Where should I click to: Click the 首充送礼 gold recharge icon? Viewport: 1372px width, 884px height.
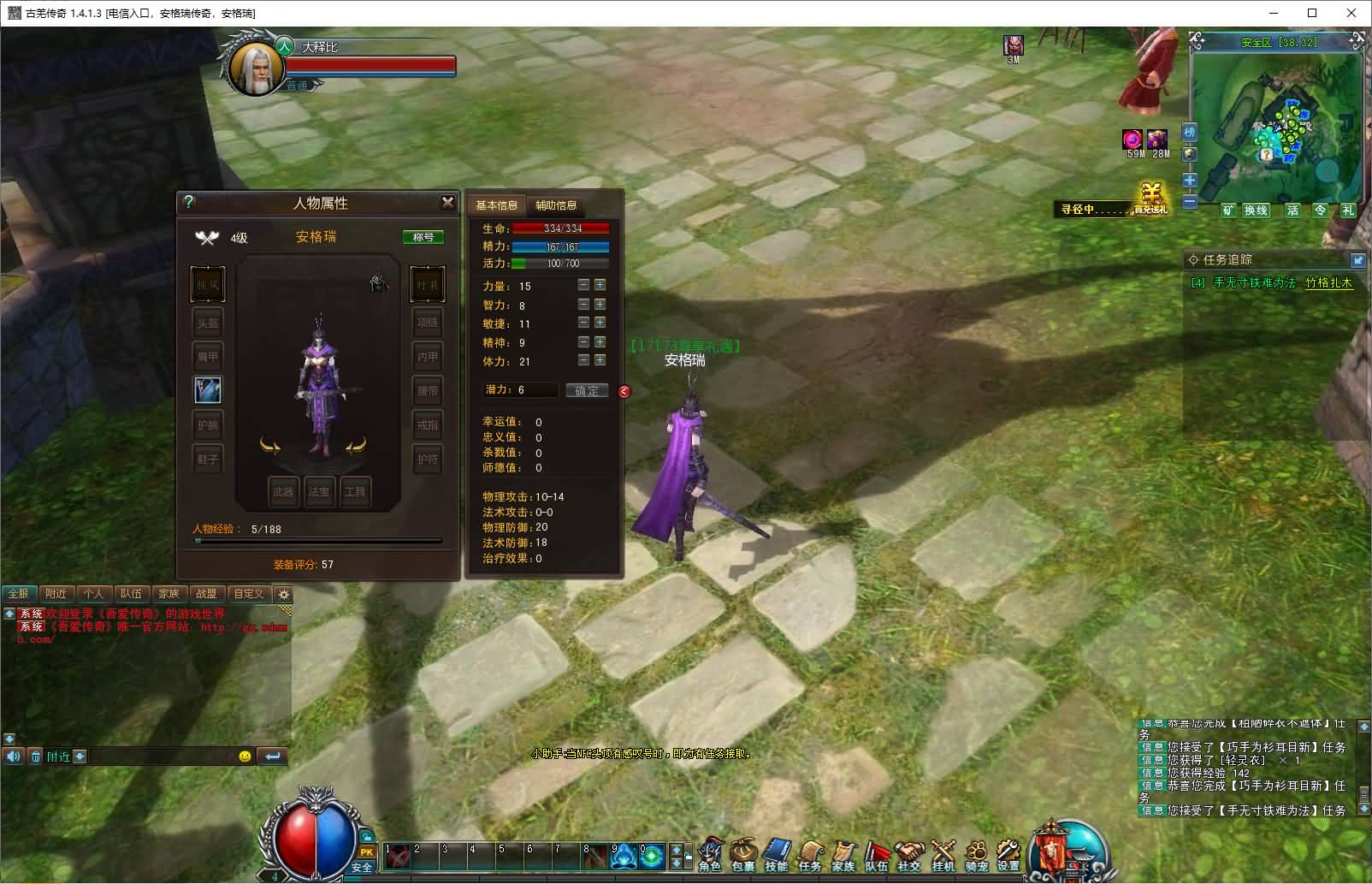tap(1152, 199)
